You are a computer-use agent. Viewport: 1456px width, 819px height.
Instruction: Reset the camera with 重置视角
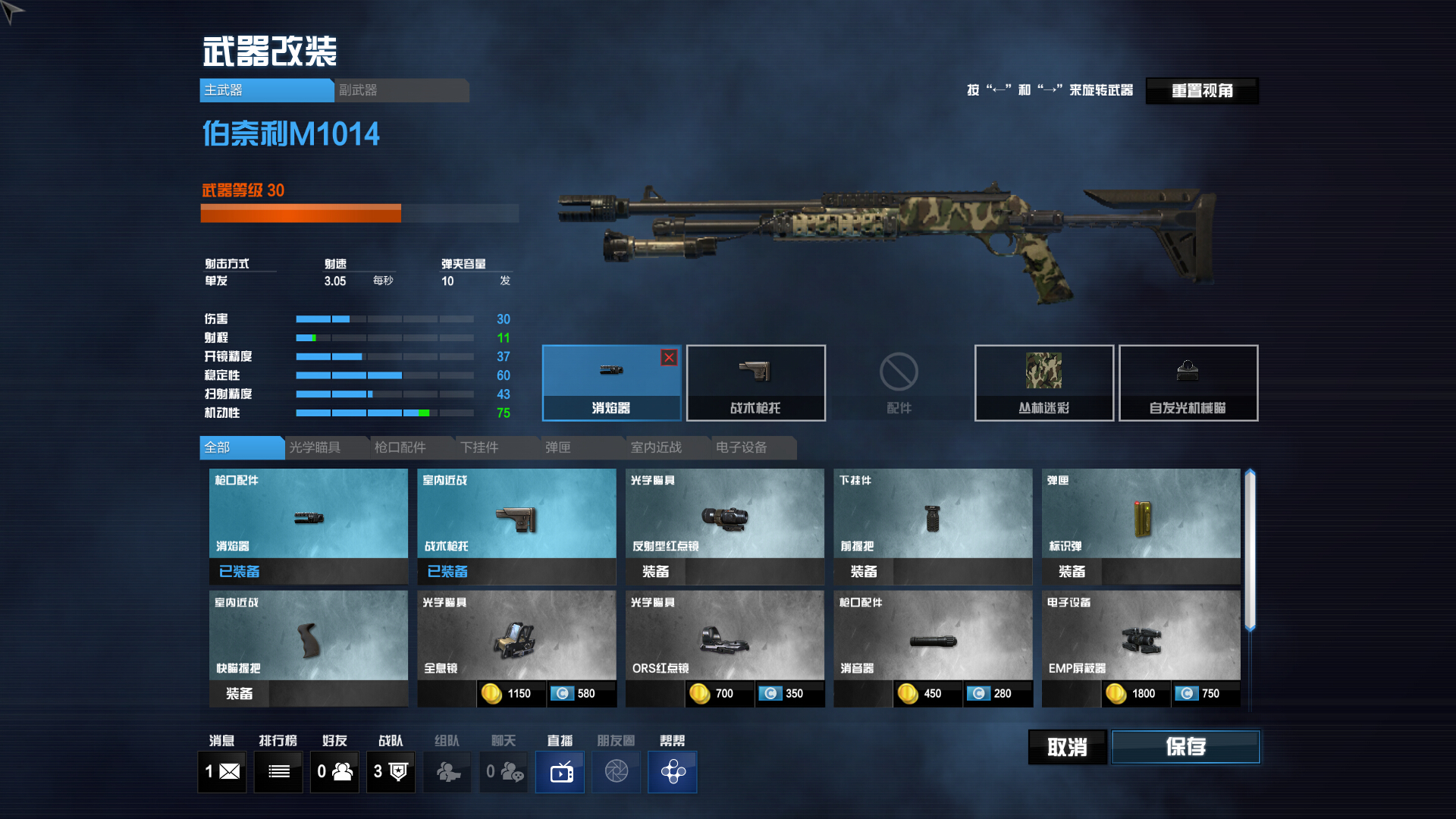[x=1202, y=91]
